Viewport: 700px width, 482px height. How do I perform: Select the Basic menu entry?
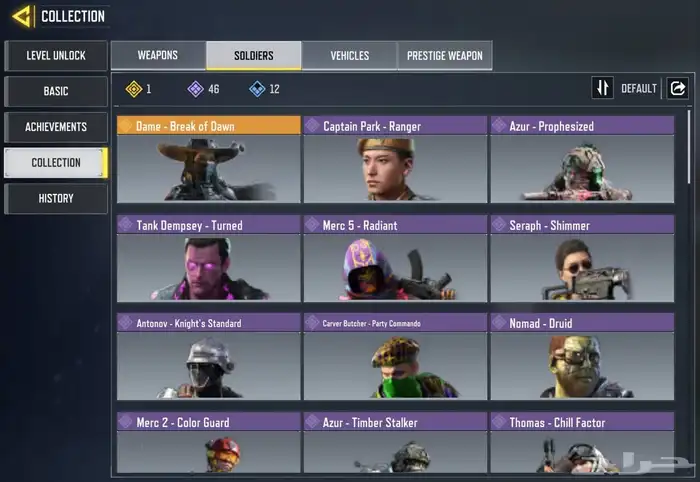tap(56, 91)
